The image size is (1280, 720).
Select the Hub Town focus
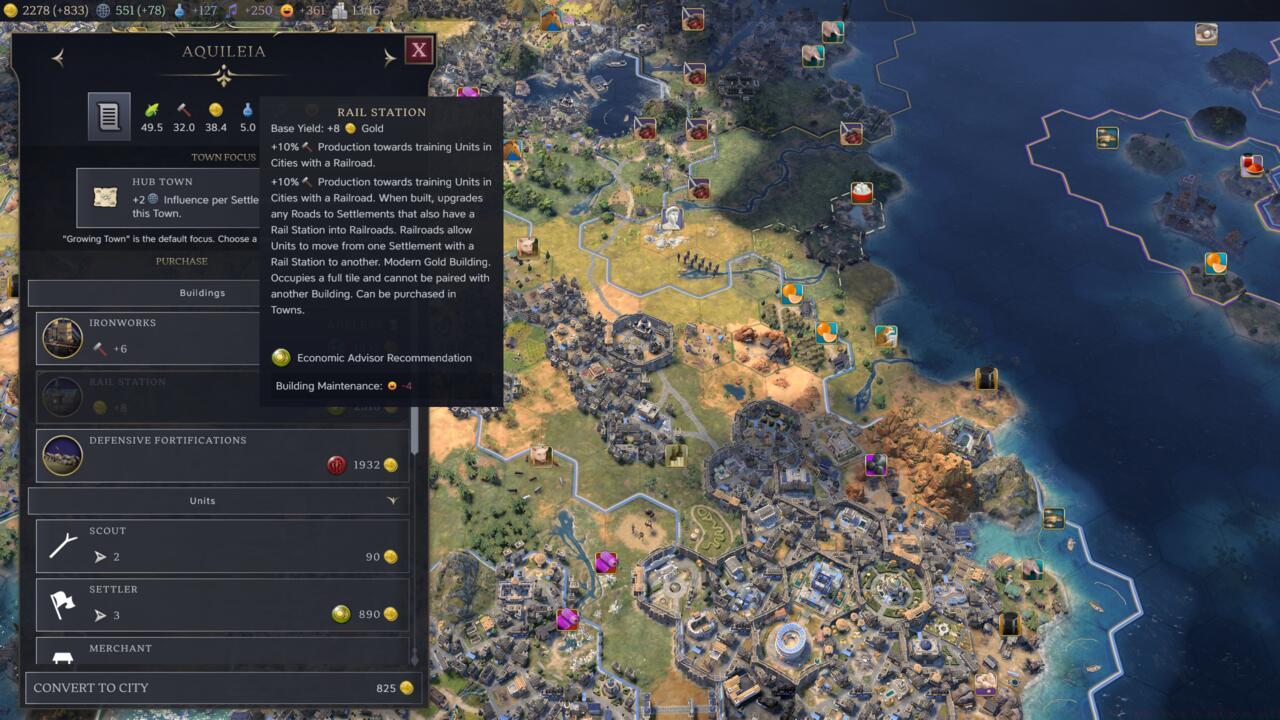coord(168,197)
